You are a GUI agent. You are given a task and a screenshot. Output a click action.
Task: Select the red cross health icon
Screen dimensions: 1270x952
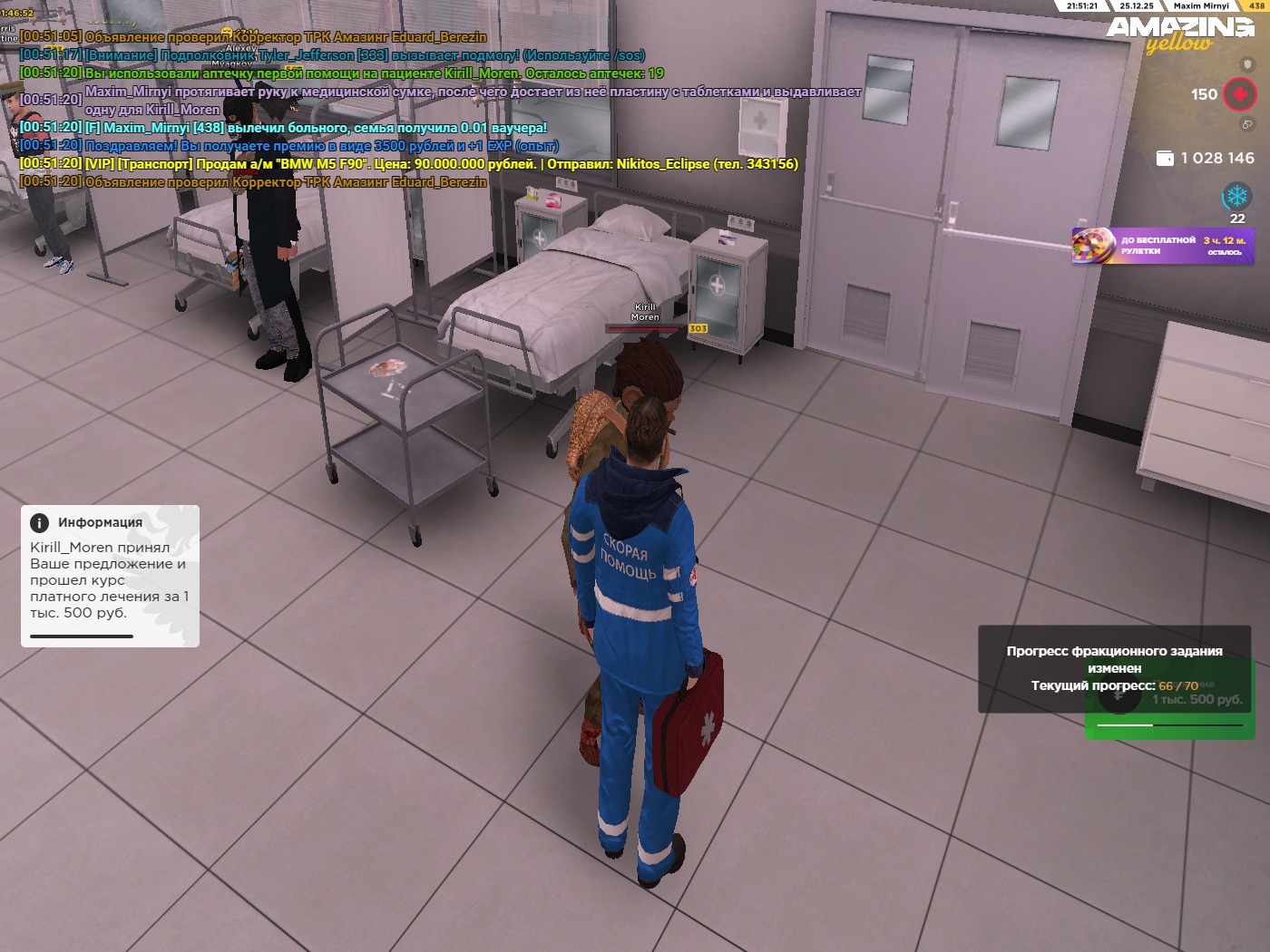point(1239,94)
